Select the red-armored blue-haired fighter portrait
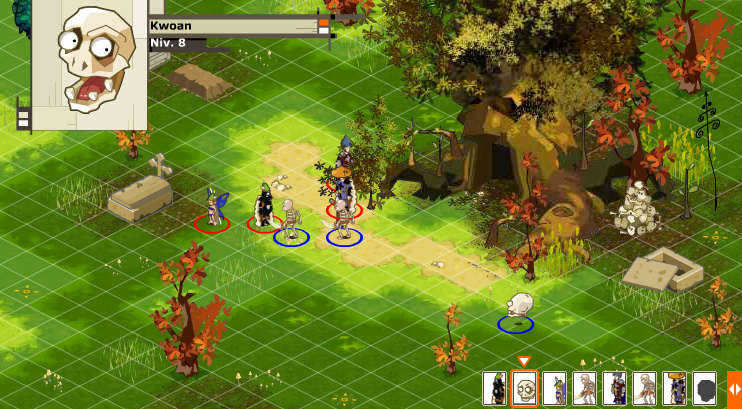742x409 pixels. point(615,388)
